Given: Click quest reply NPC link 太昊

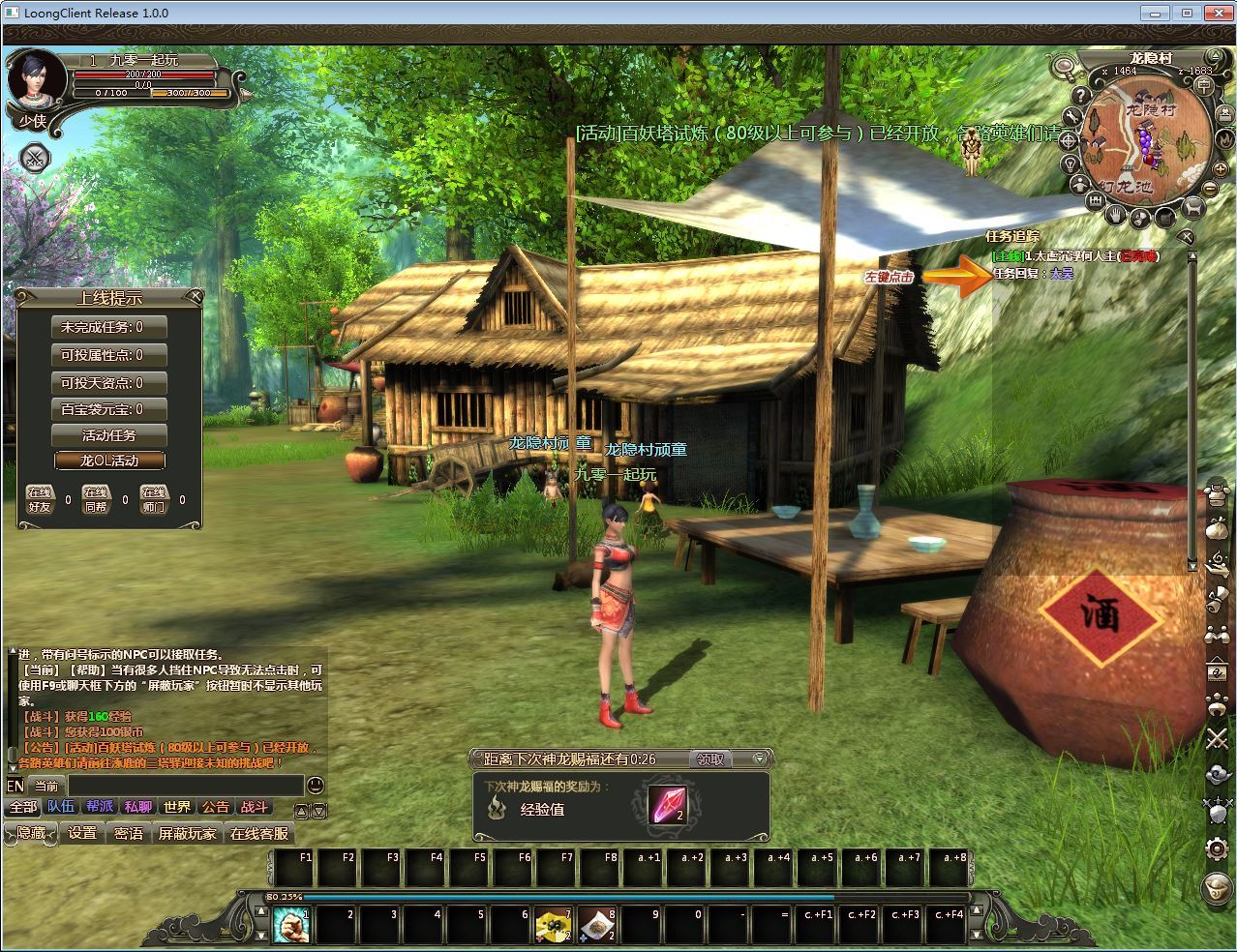Looking at the screenshot, I should pos(1062,274).
